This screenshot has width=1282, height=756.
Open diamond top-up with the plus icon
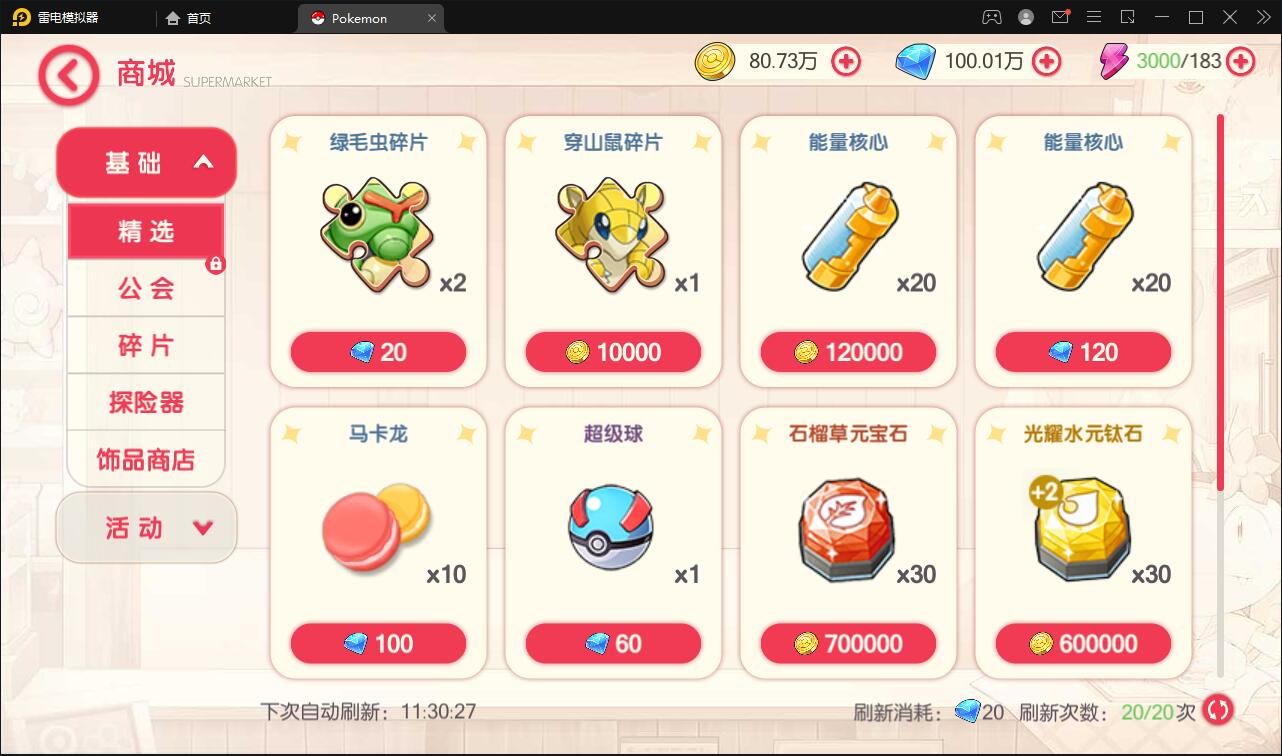1046,61
